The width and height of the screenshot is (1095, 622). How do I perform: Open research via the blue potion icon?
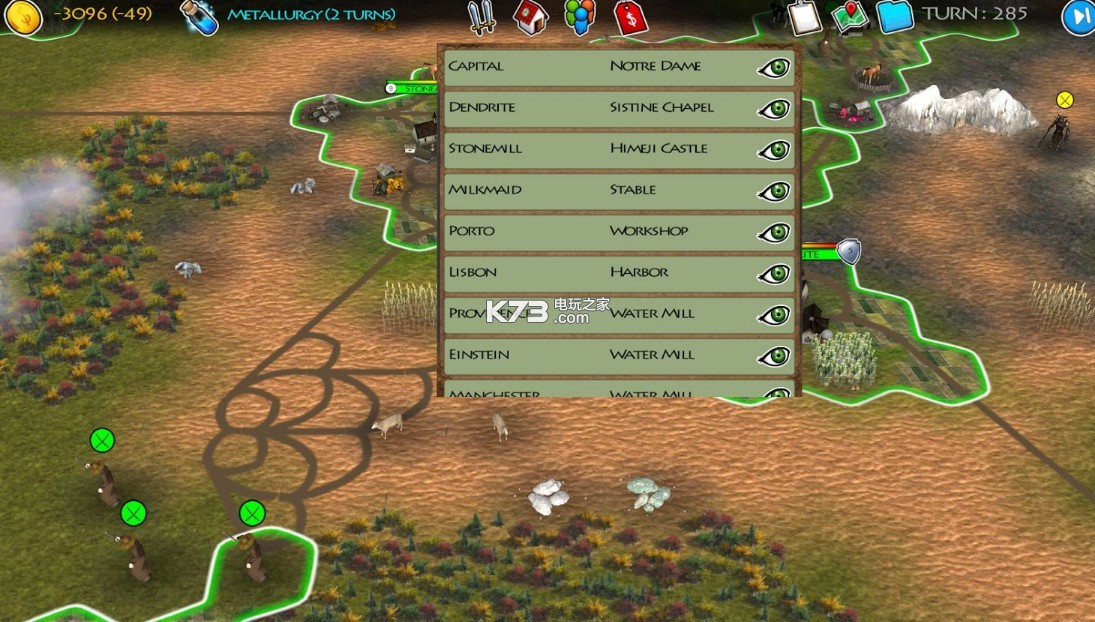199,16
